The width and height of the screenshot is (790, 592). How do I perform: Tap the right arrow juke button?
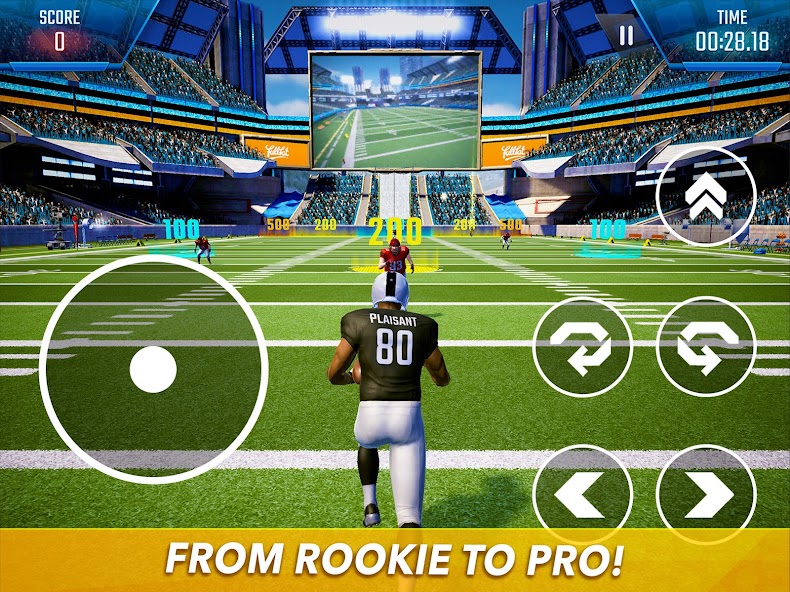click(x=706, y=494)
